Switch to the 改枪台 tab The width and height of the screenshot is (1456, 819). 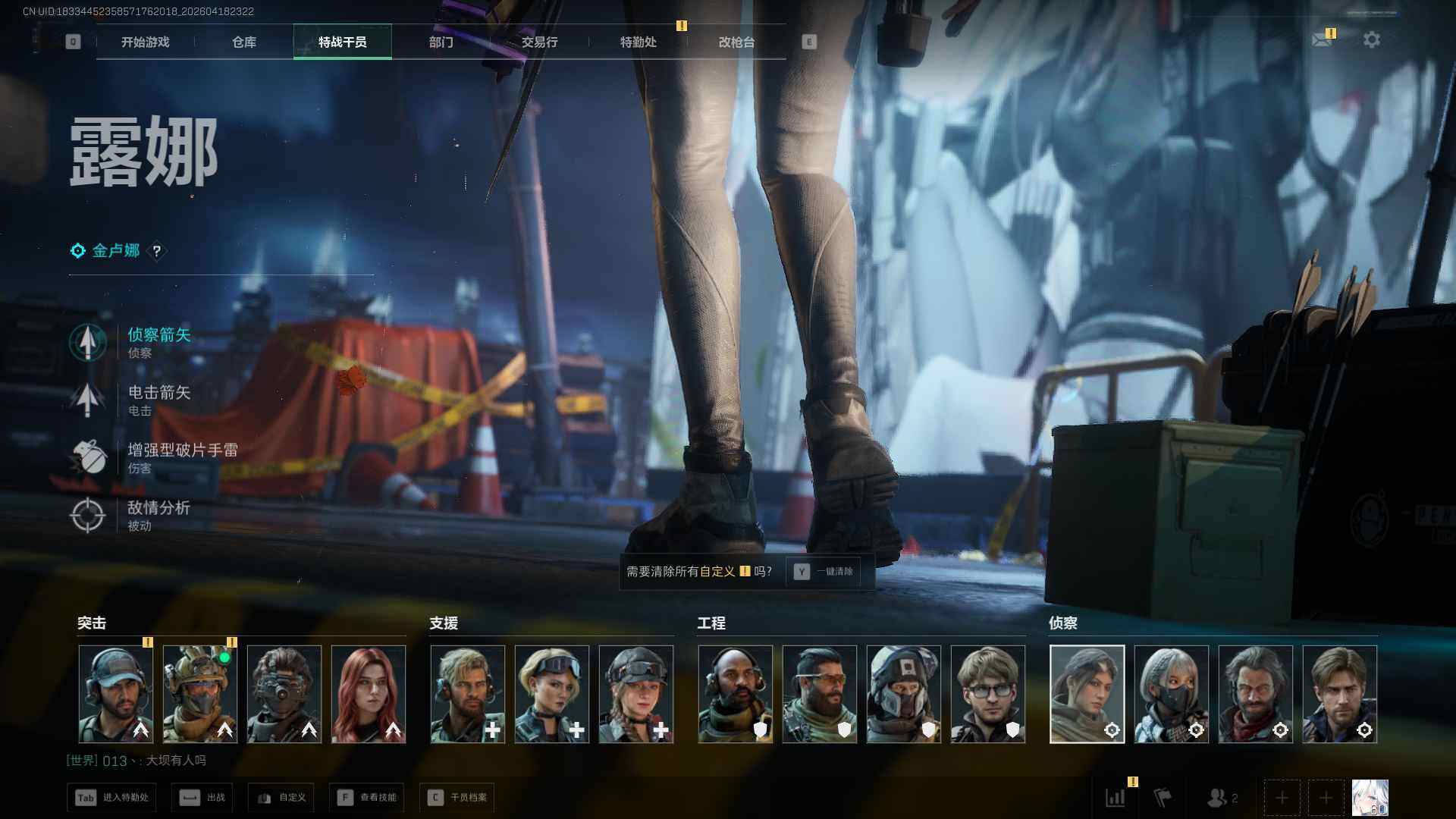736,42
